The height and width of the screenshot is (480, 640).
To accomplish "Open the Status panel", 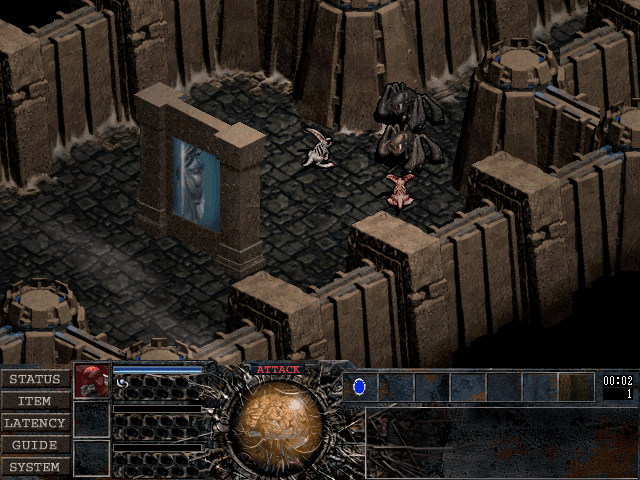I will point(35,379).
